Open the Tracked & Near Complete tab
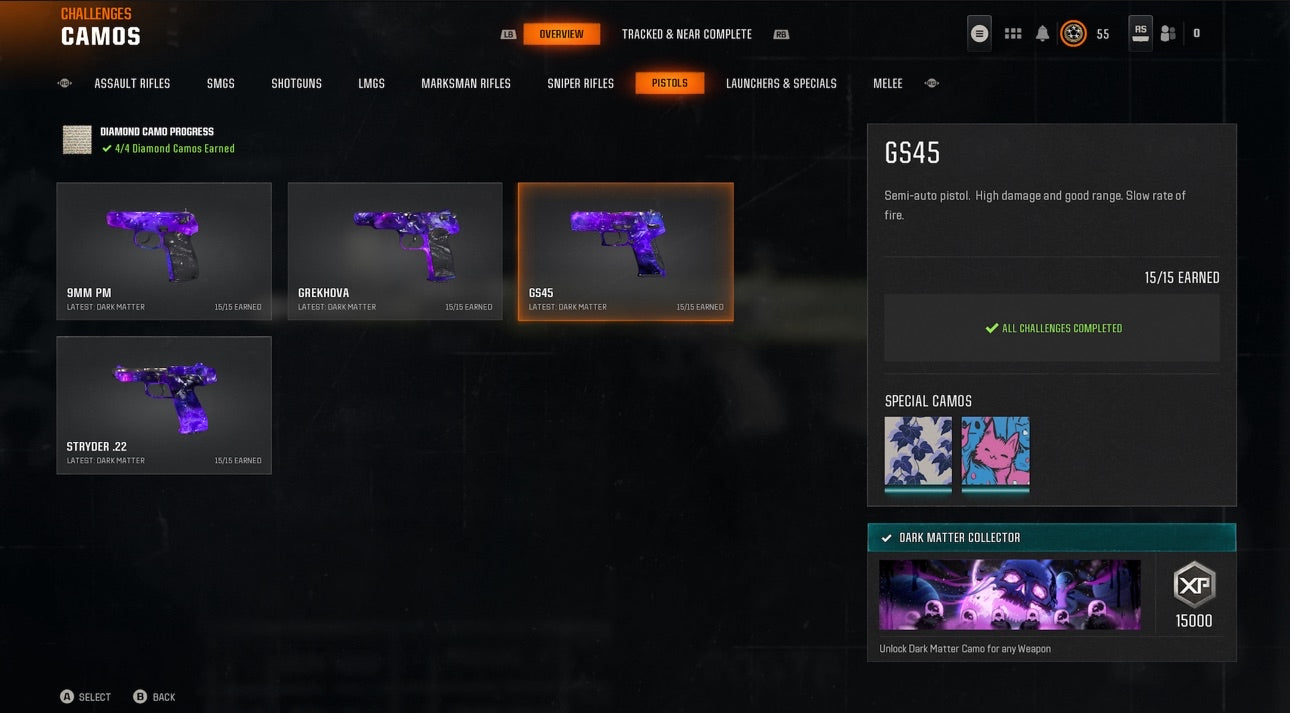This screenshot has width=1290, height=713. point(686,34)
